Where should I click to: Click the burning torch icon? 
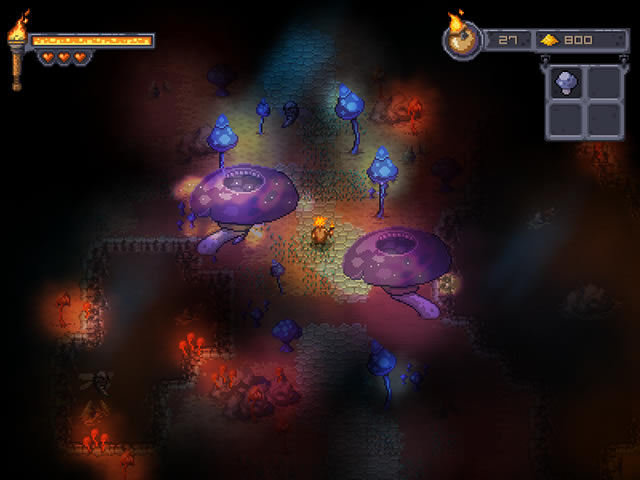click(x=18, y=52)
